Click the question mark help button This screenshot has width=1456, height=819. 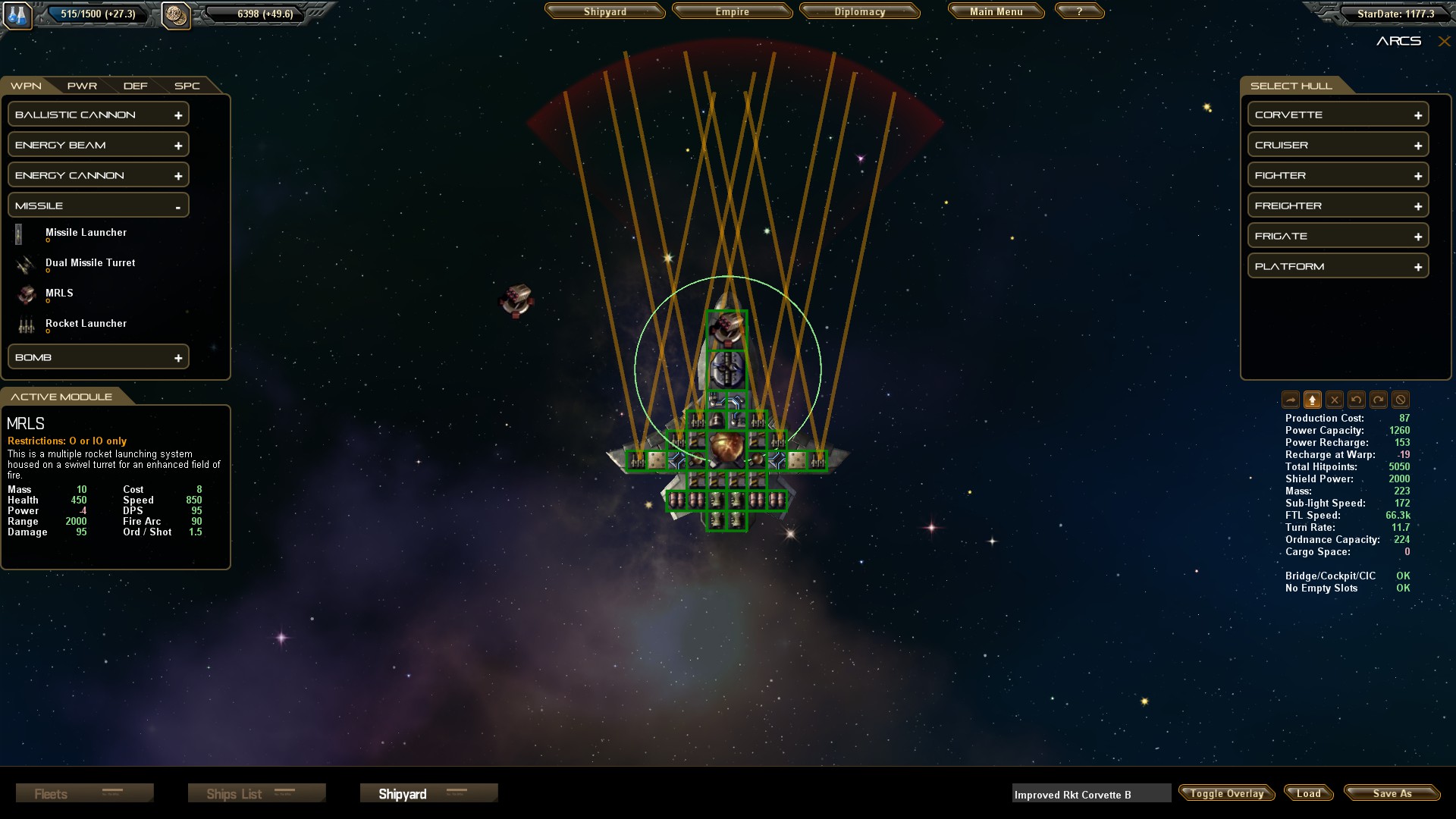(1079, 12)
